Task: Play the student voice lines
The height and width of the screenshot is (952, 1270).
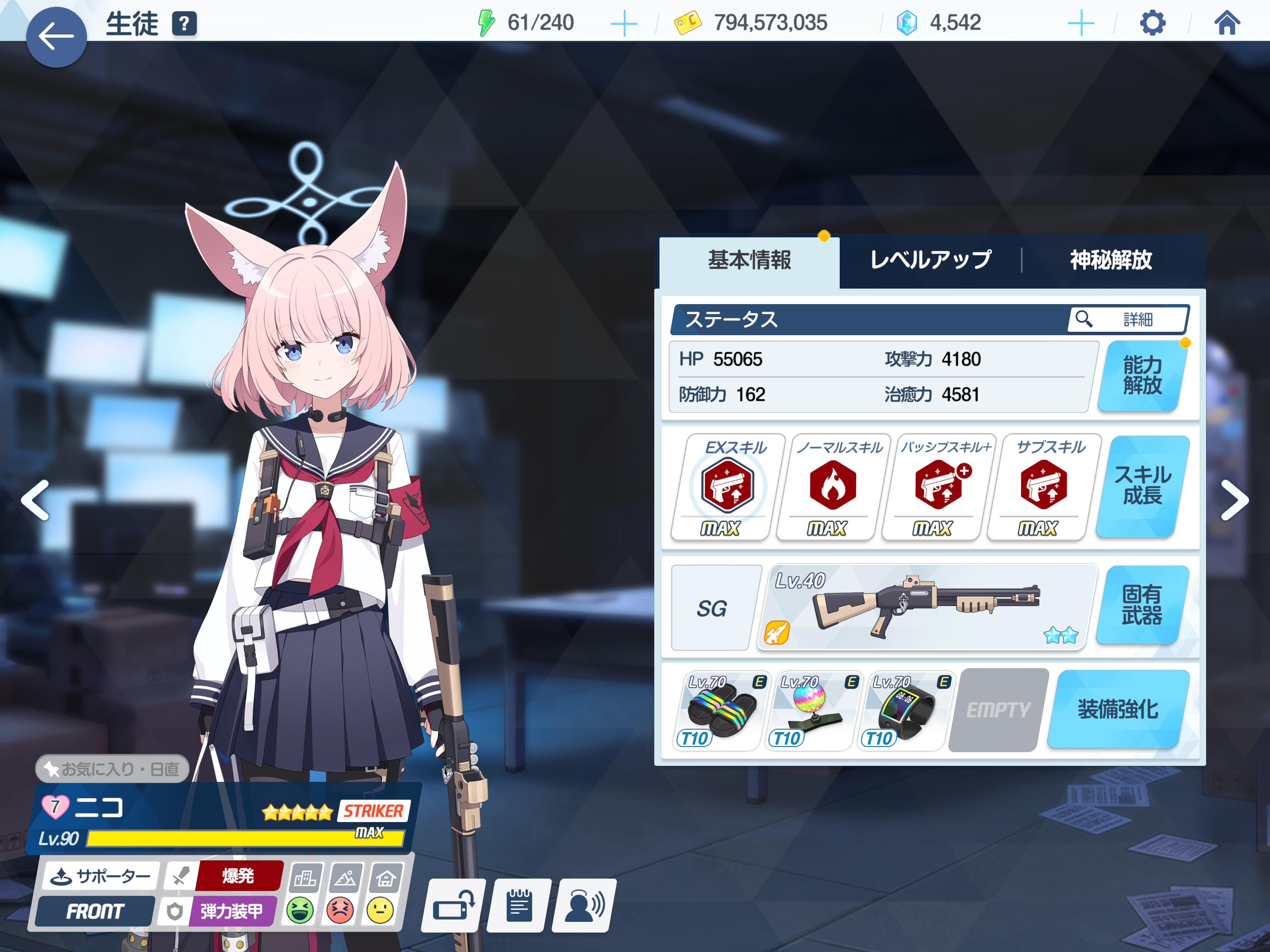Action: pyautogui.click(x=584, y=906)
